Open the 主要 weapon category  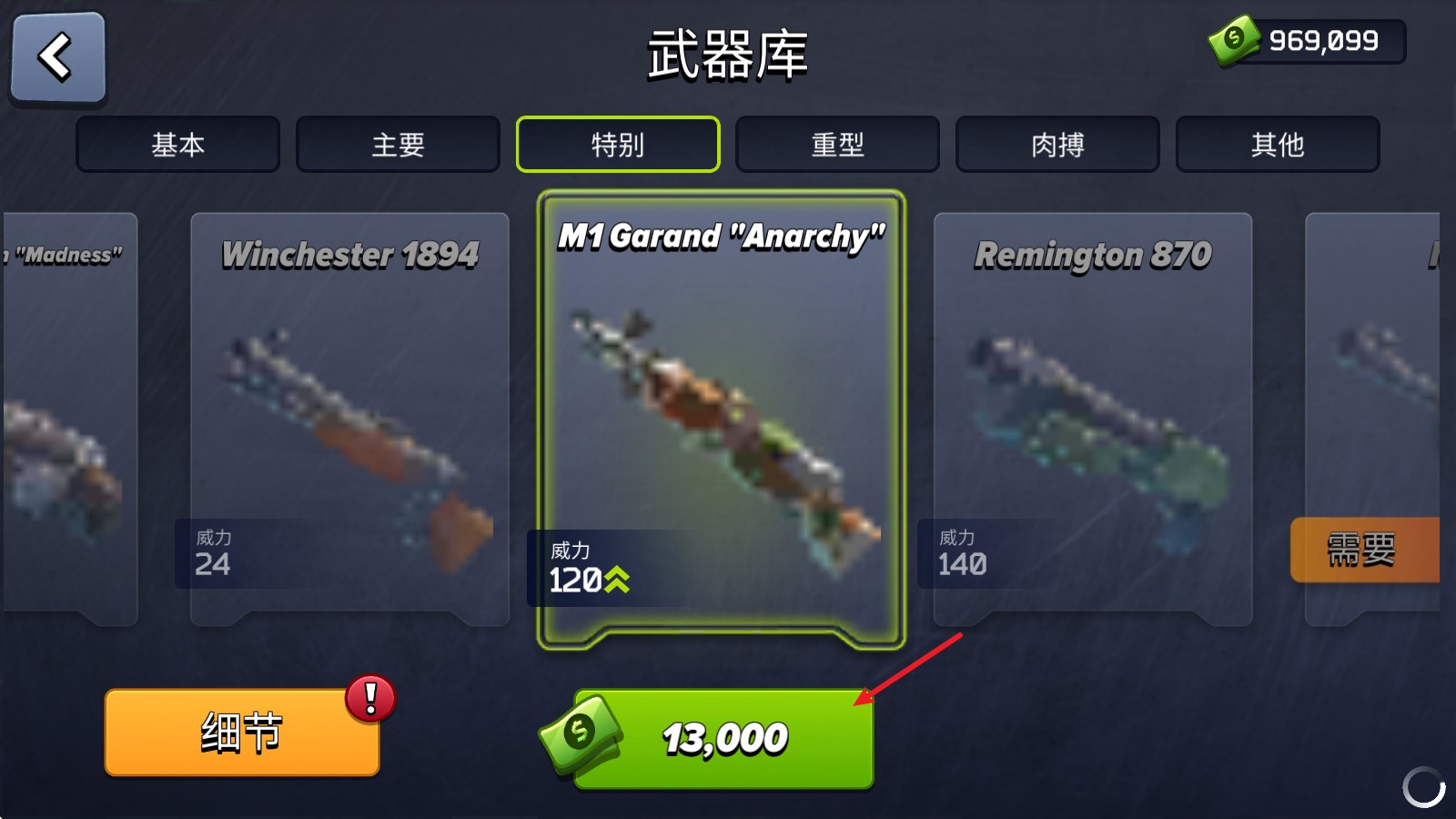coord(398,144)
